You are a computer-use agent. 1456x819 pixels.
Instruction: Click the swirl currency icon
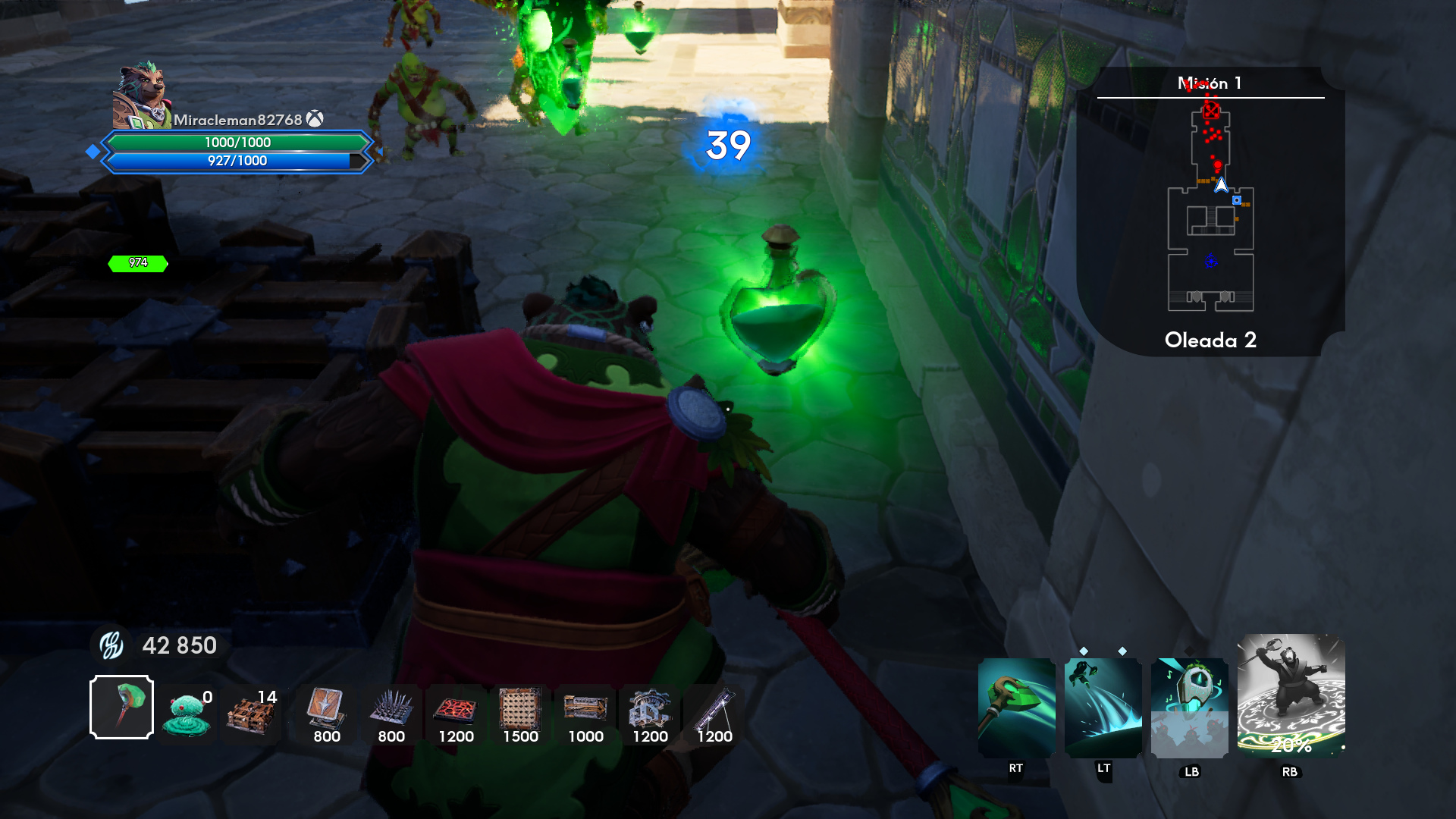click(x=112, y=645)
